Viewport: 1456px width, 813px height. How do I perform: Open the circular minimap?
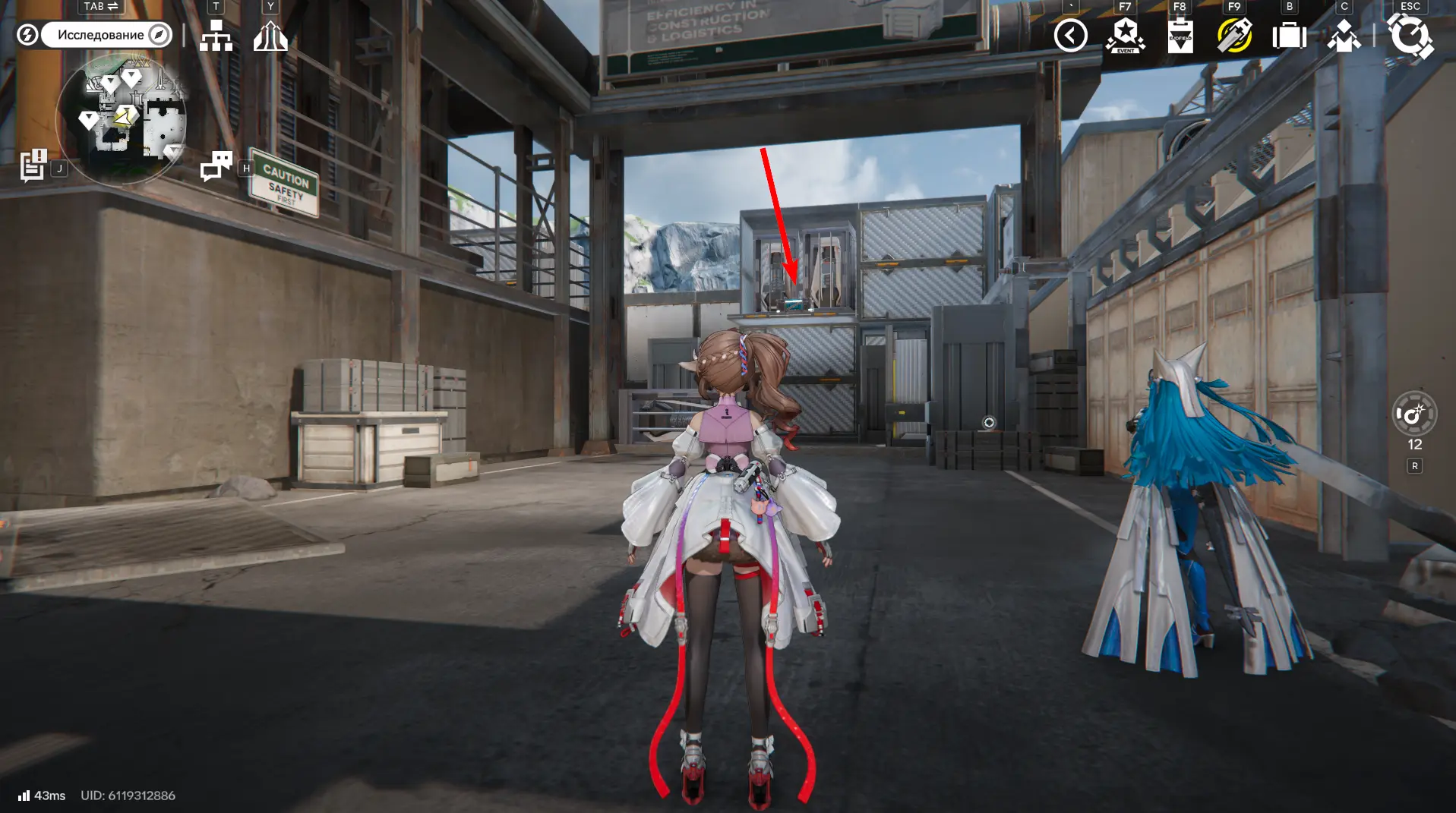click(x=122, y=118)
